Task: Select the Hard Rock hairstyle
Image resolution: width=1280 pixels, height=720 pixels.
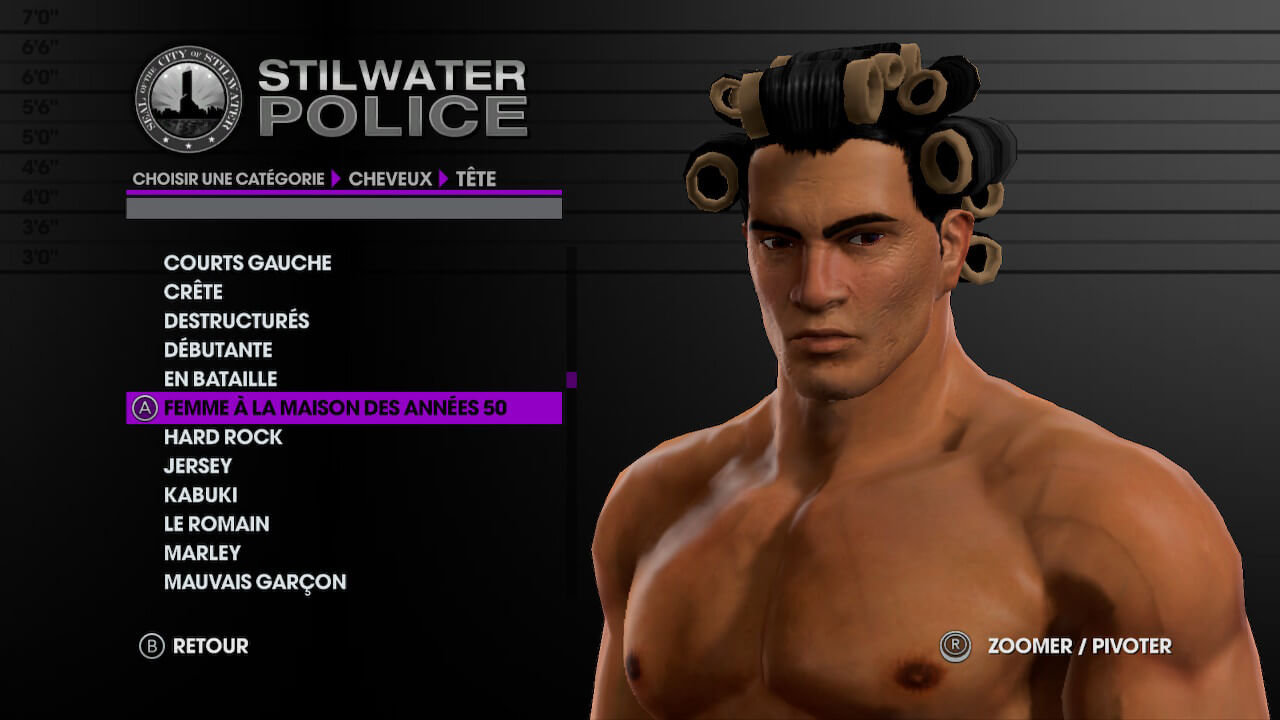Action: pyautogui.click(x=223, y=437)
